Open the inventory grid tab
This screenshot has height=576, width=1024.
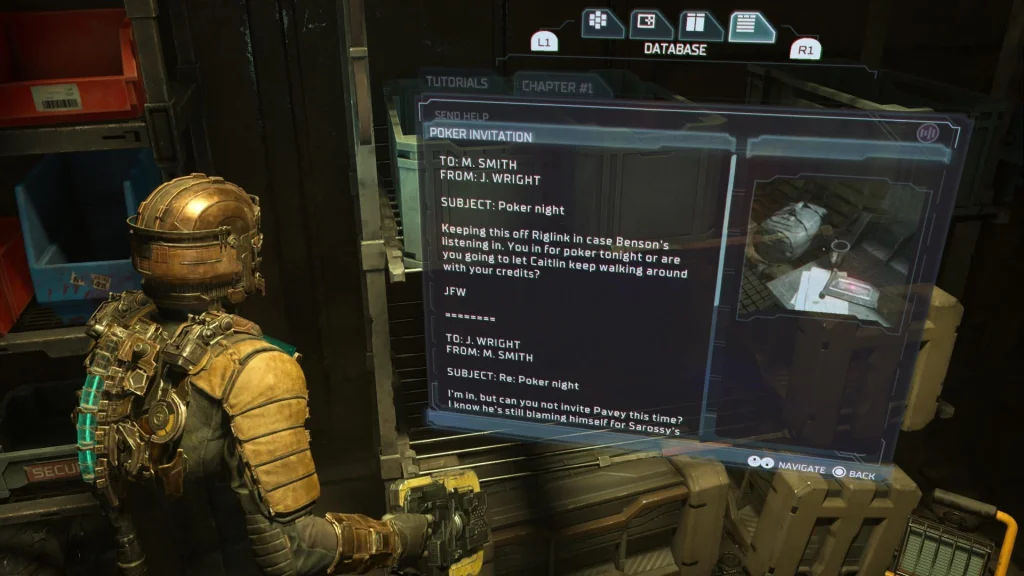[598, 22]
